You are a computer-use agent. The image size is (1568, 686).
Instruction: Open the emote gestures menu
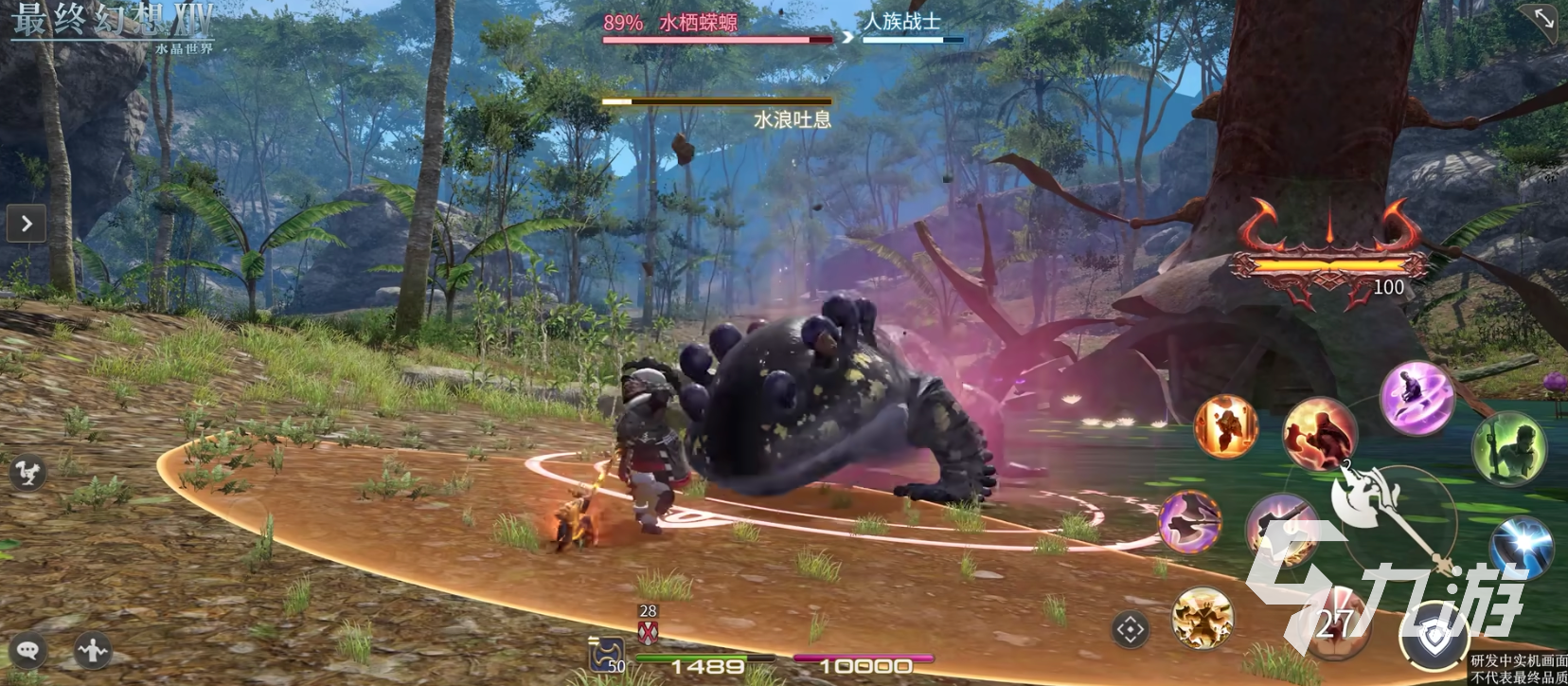pyautogui.click(x=93, y=650)
